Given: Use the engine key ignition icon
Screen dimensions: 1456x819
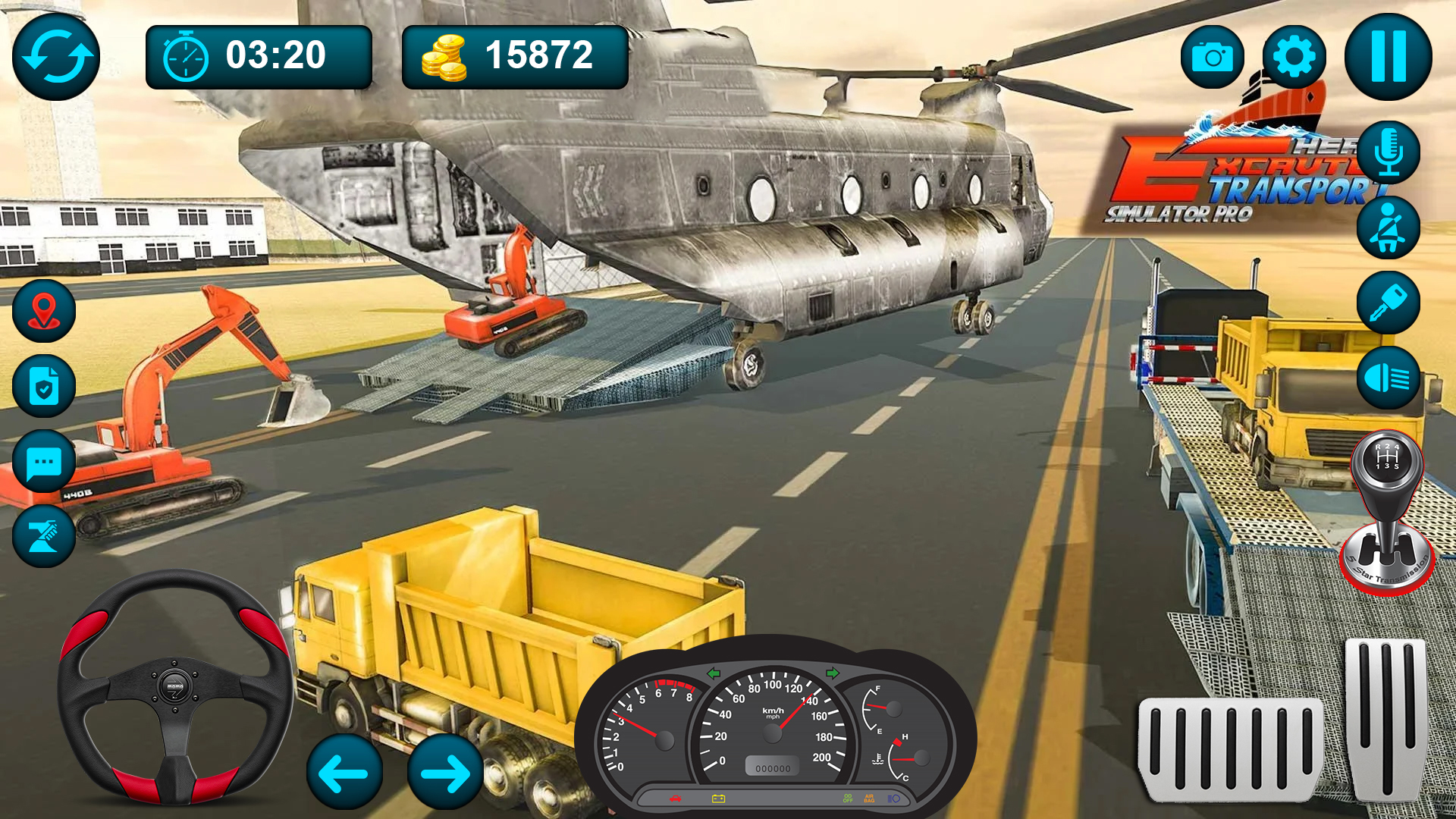Looking at the screenshot, I should [1389, 302].
